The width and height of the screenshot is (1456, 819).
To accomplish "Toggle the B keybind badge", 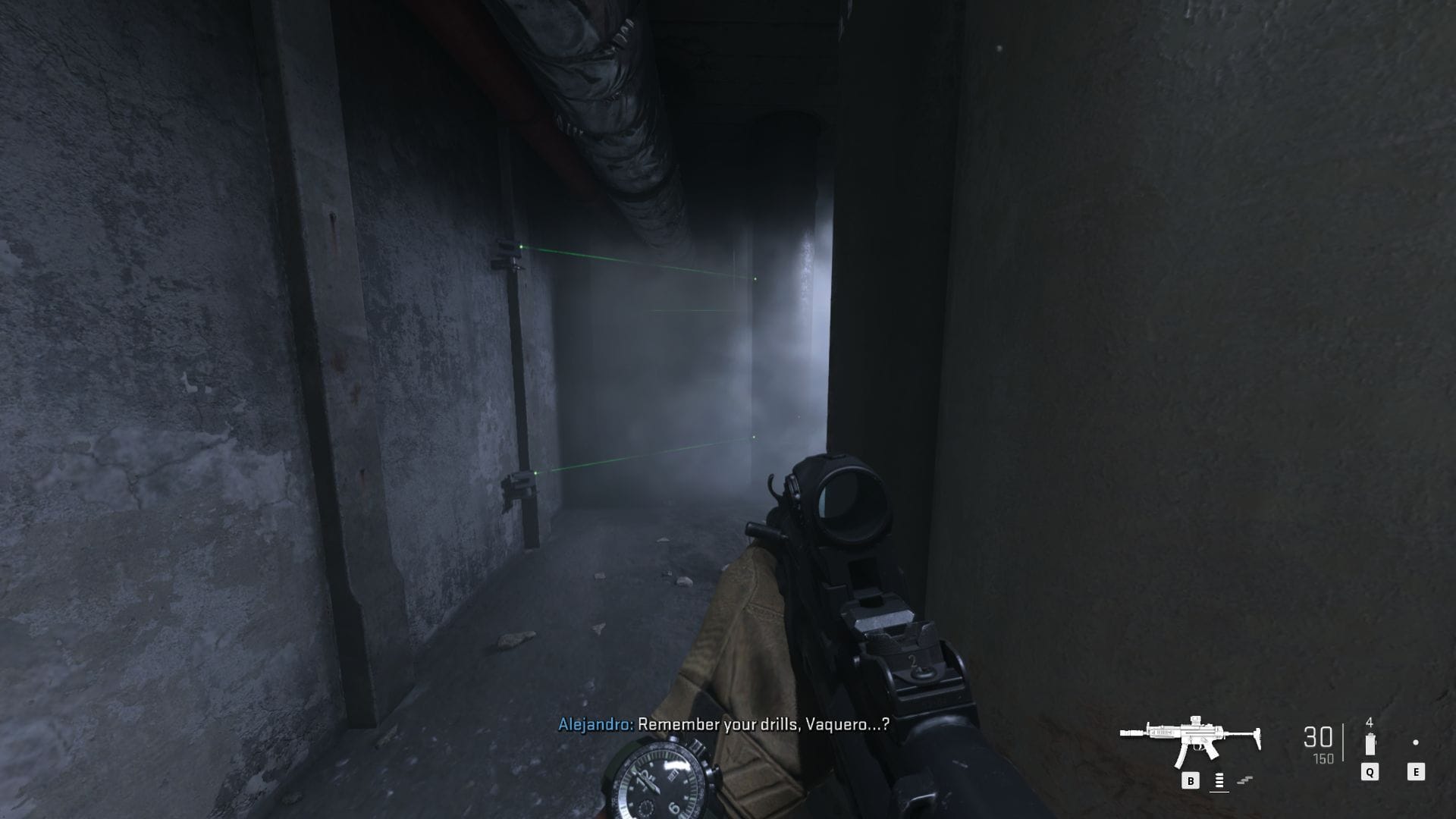I will [1191, 780].
